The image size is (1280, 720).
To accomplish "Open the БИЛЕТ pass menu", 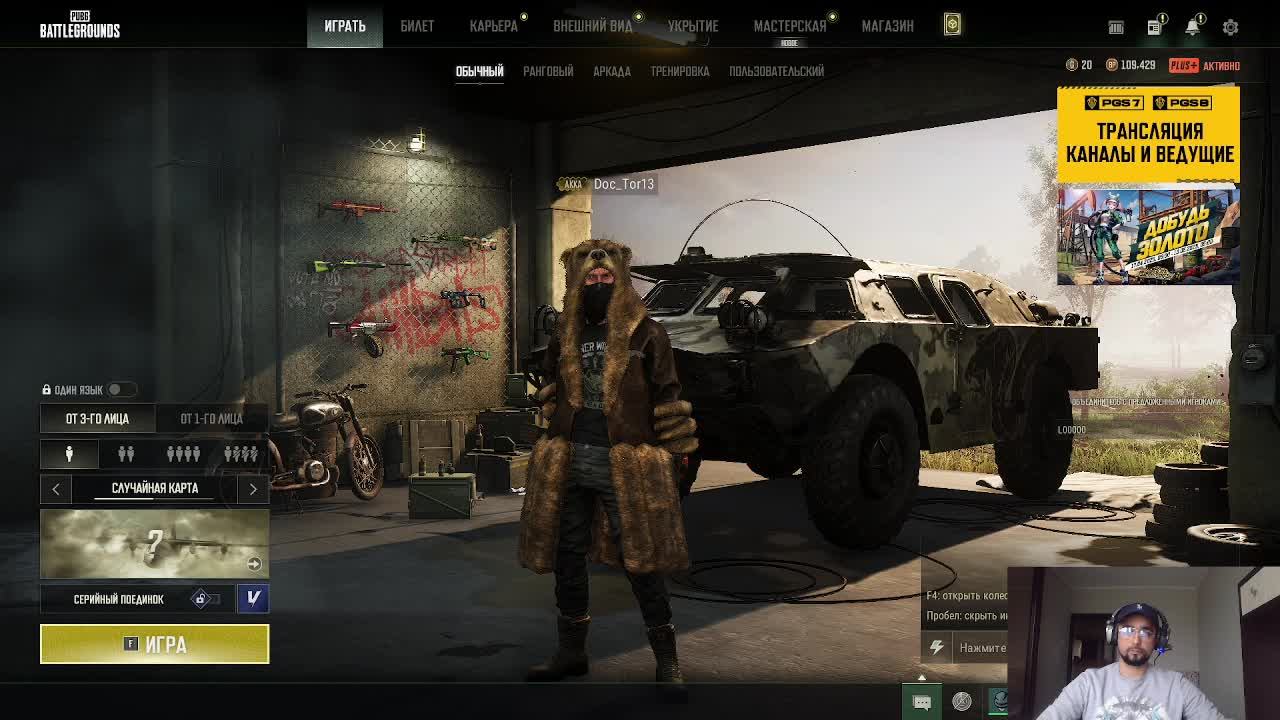I will 417,26.
